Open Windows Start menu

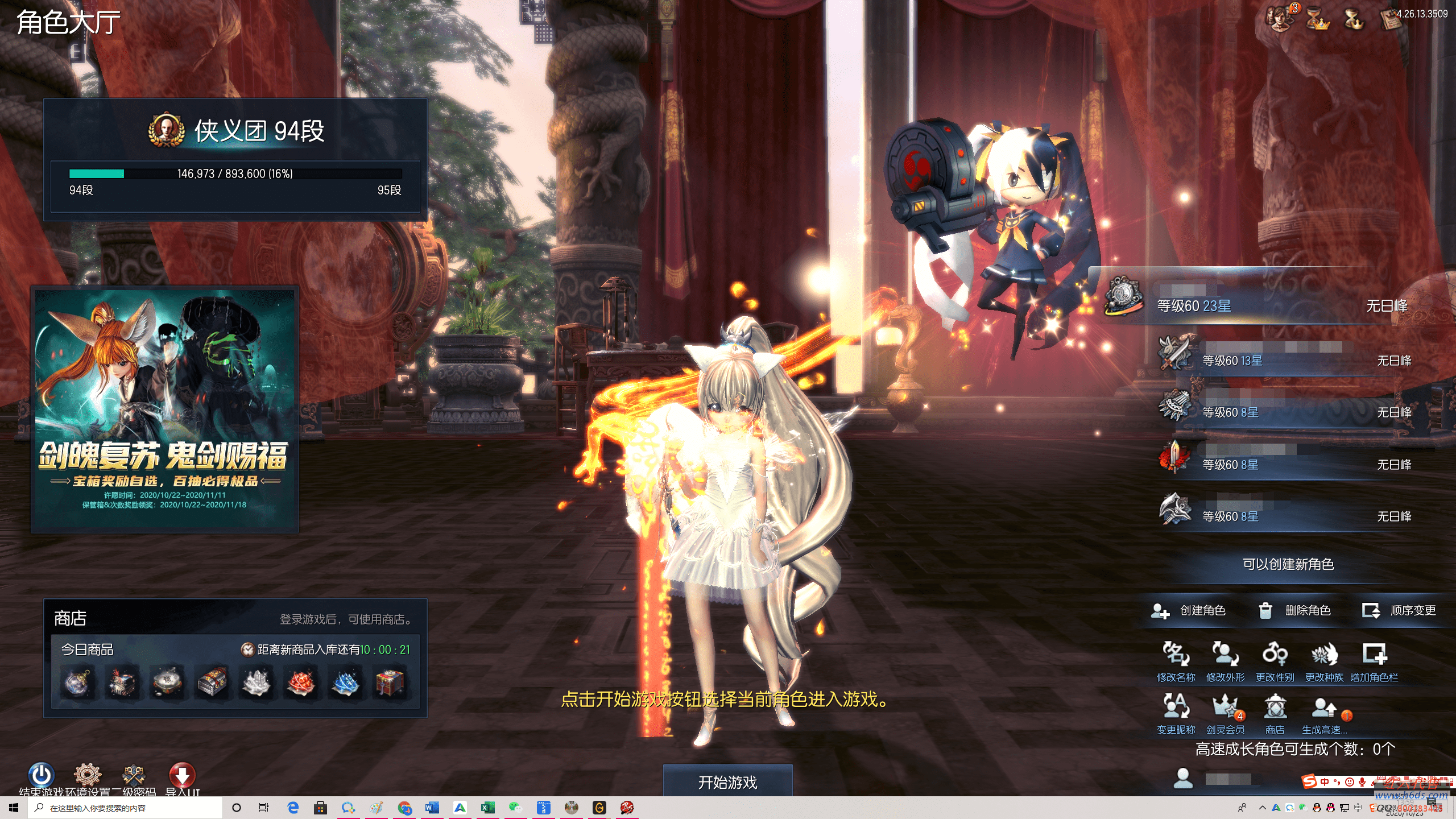14,808
